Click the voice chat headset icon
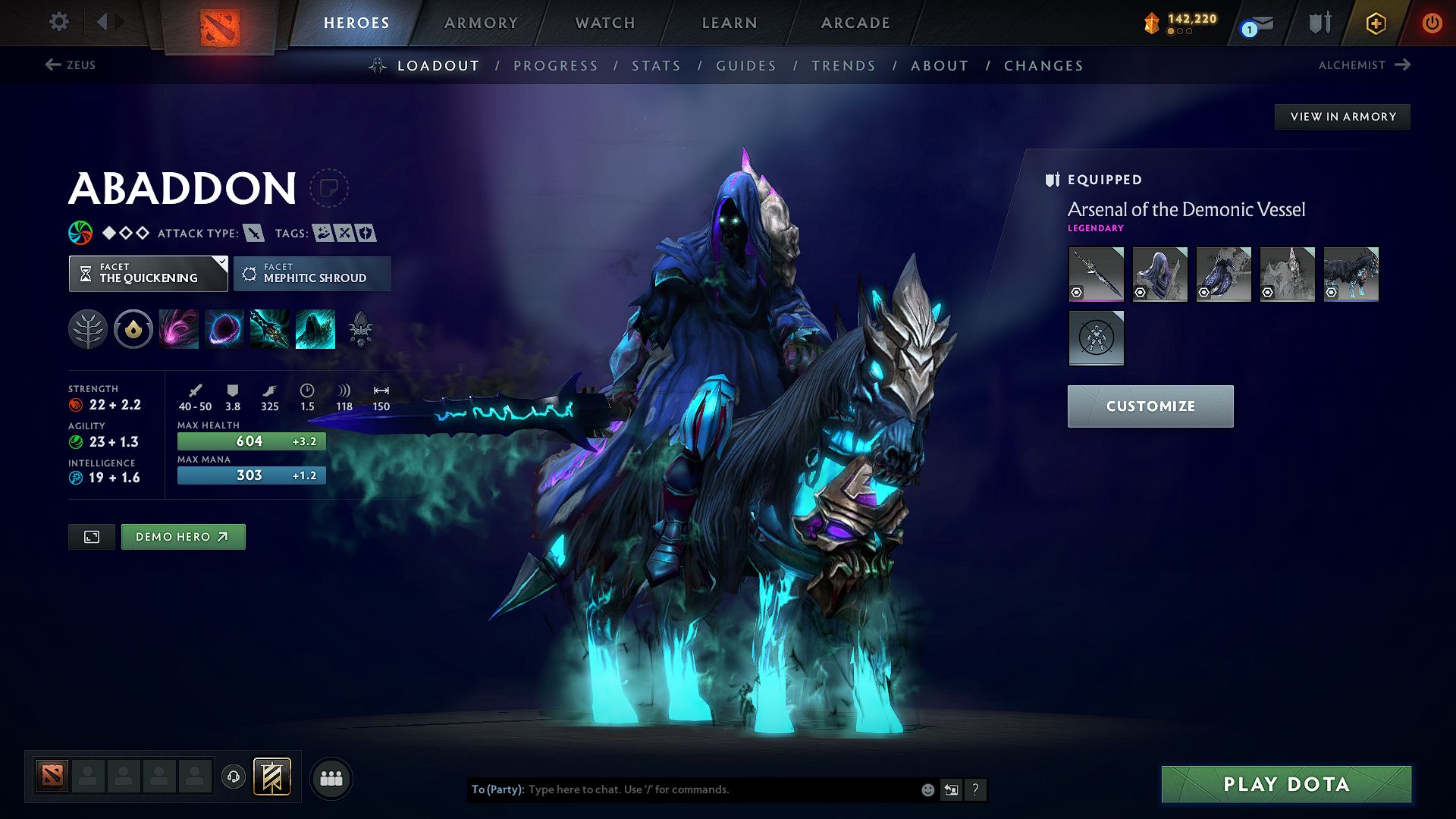Screen dimensions: 1456x819 pos(234,777)
